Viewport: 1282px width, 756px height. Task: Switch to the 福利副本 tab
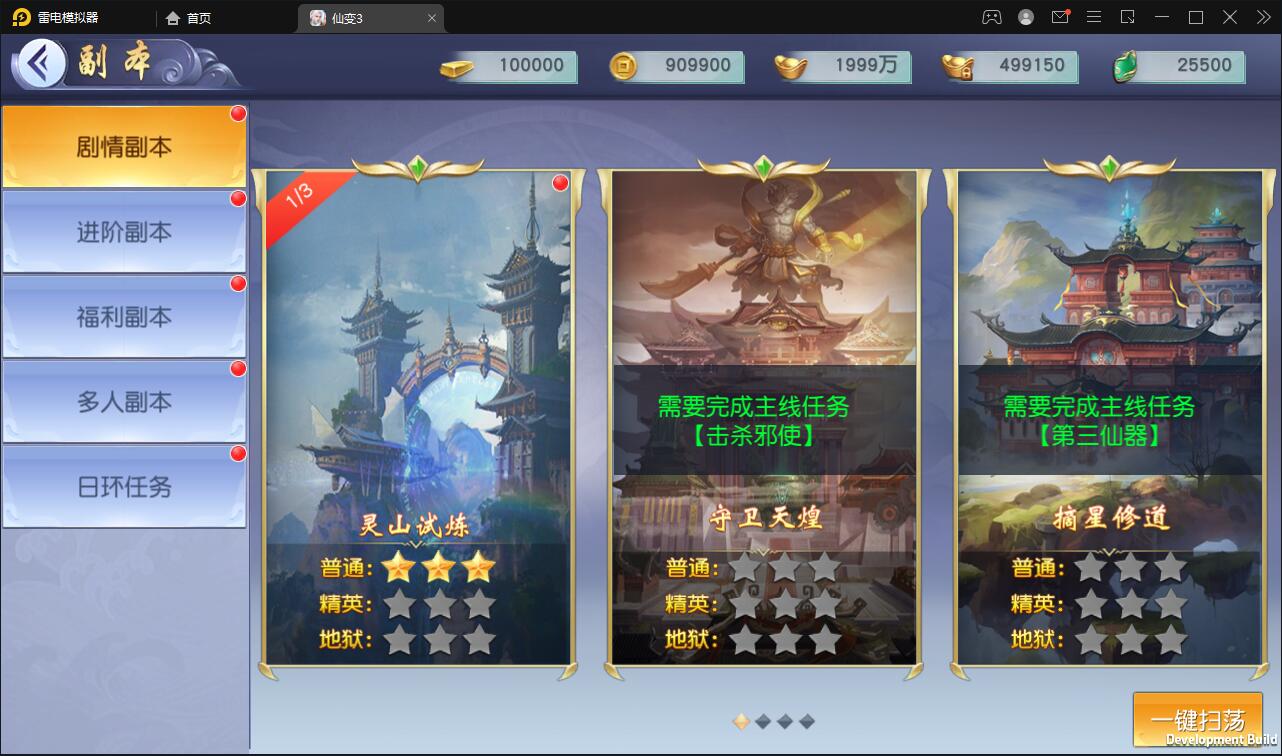click(122, 316)
